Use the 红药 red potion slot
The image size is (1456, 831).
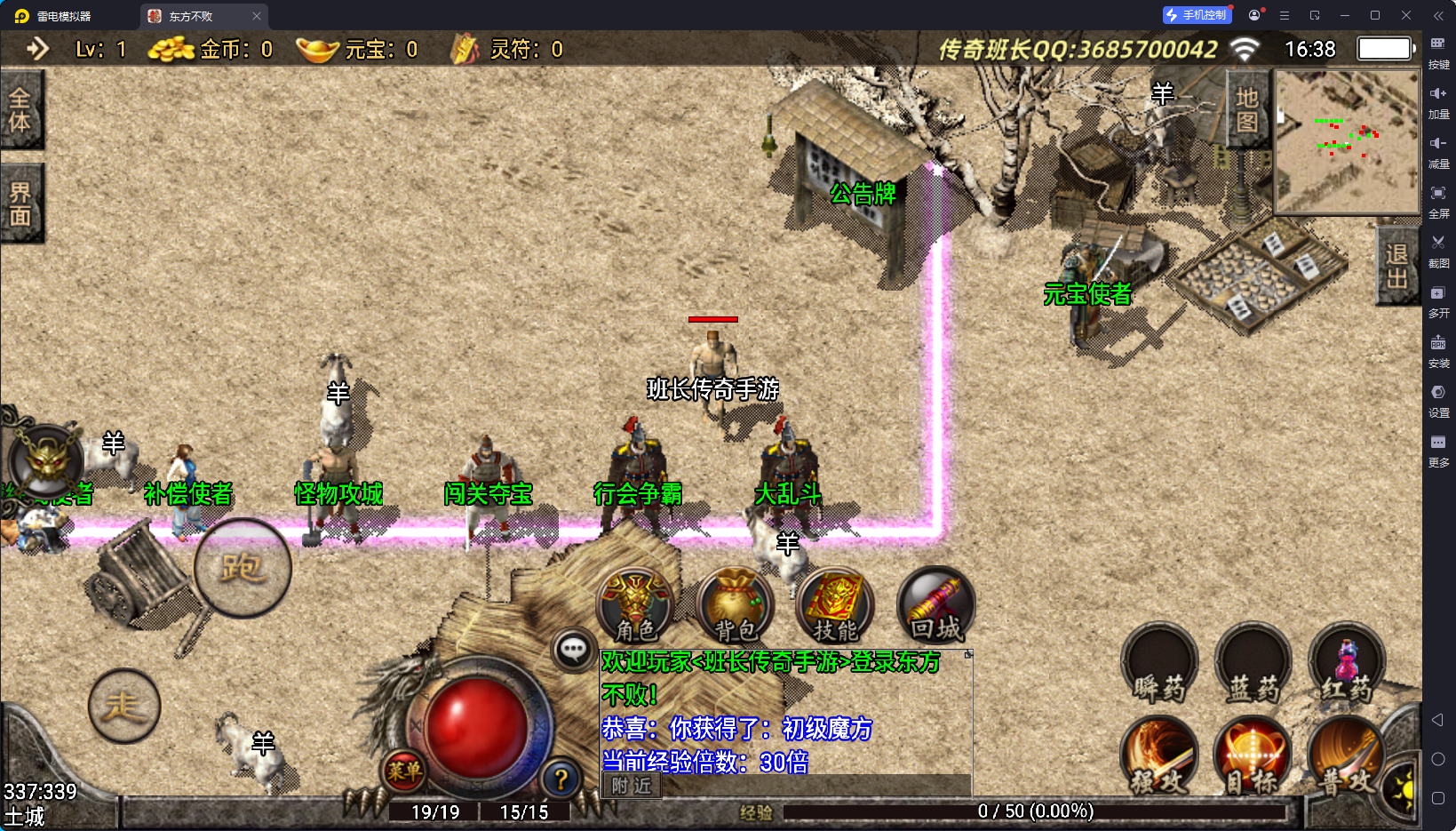(x=1347, y=665)
